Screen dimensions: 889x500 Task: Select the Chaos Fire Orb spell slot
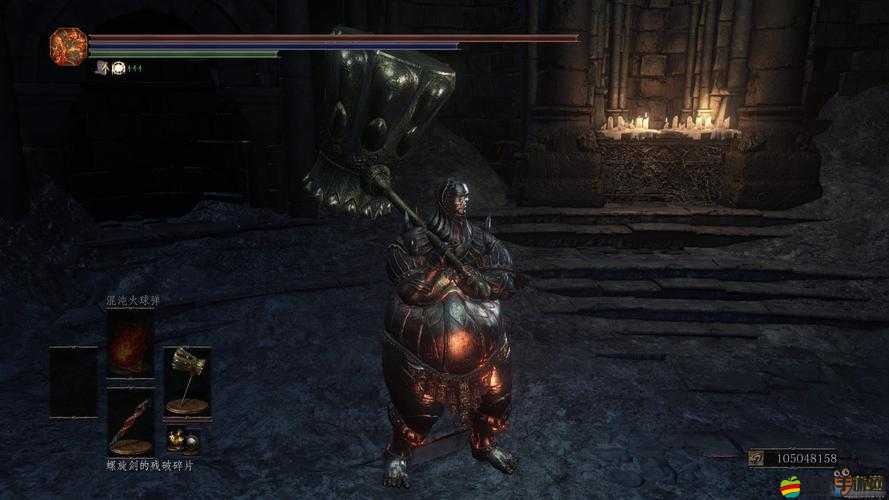130,343
